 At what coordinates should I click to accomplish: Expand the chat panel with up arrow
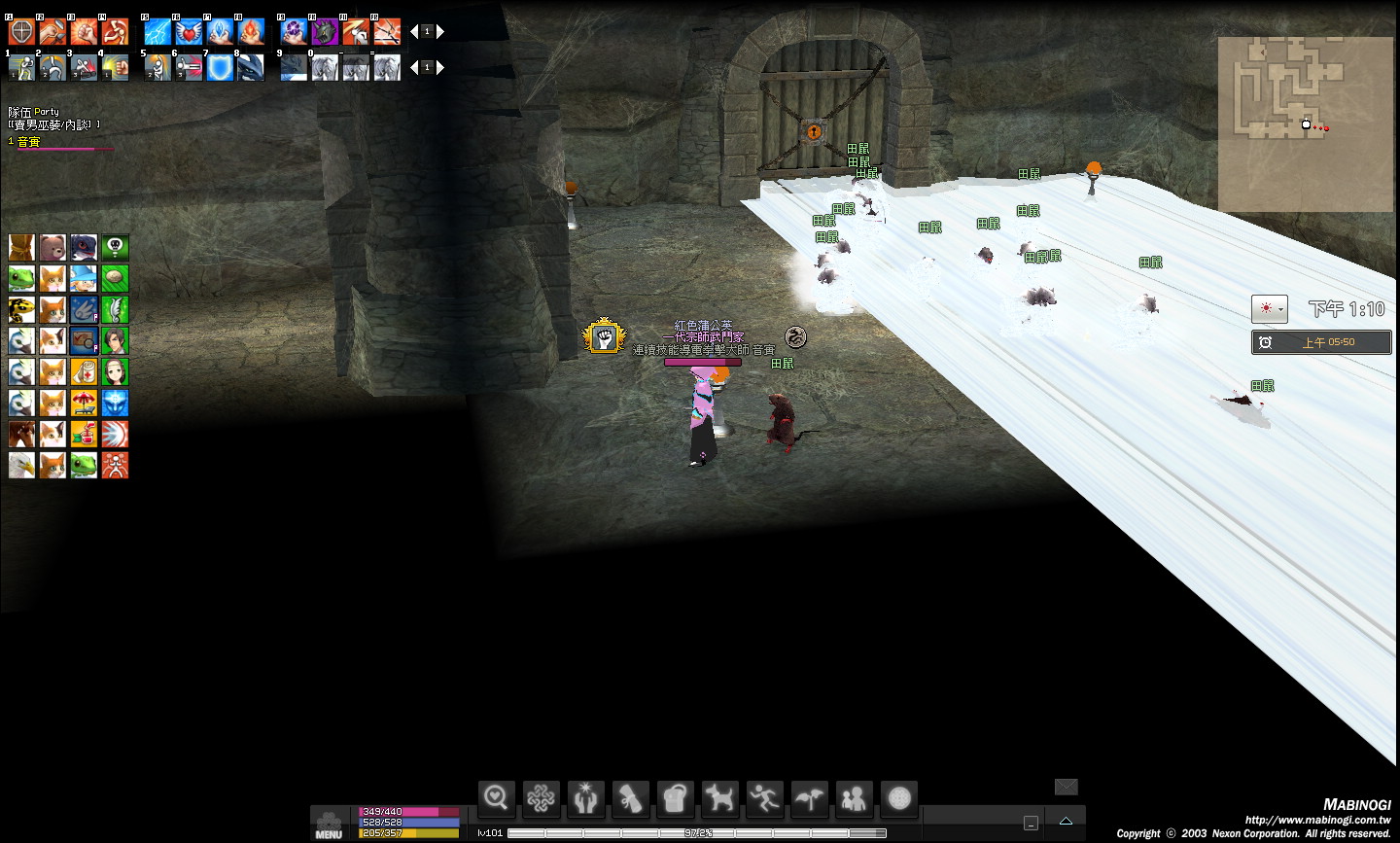1066,822
